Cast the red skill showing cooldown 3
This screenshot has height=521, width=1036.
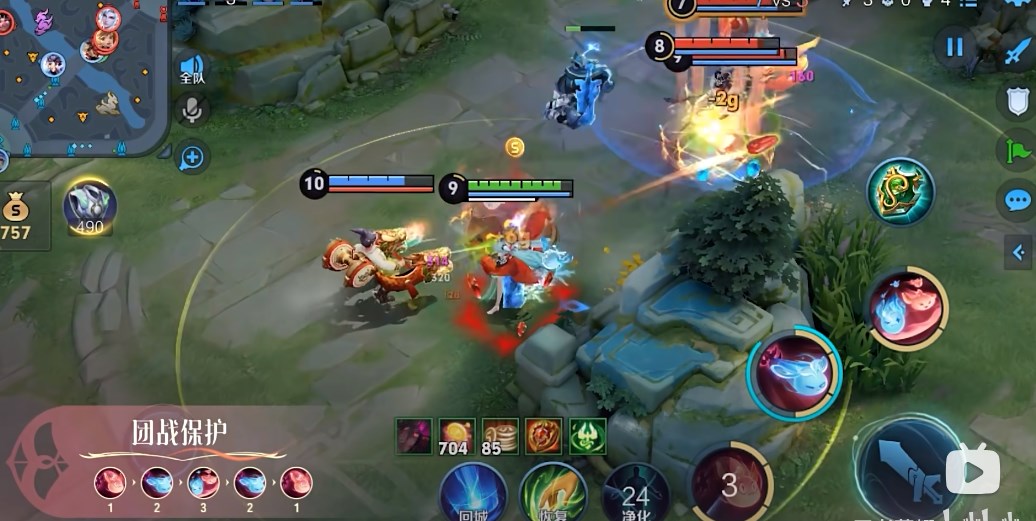click(x=731, y=484)
